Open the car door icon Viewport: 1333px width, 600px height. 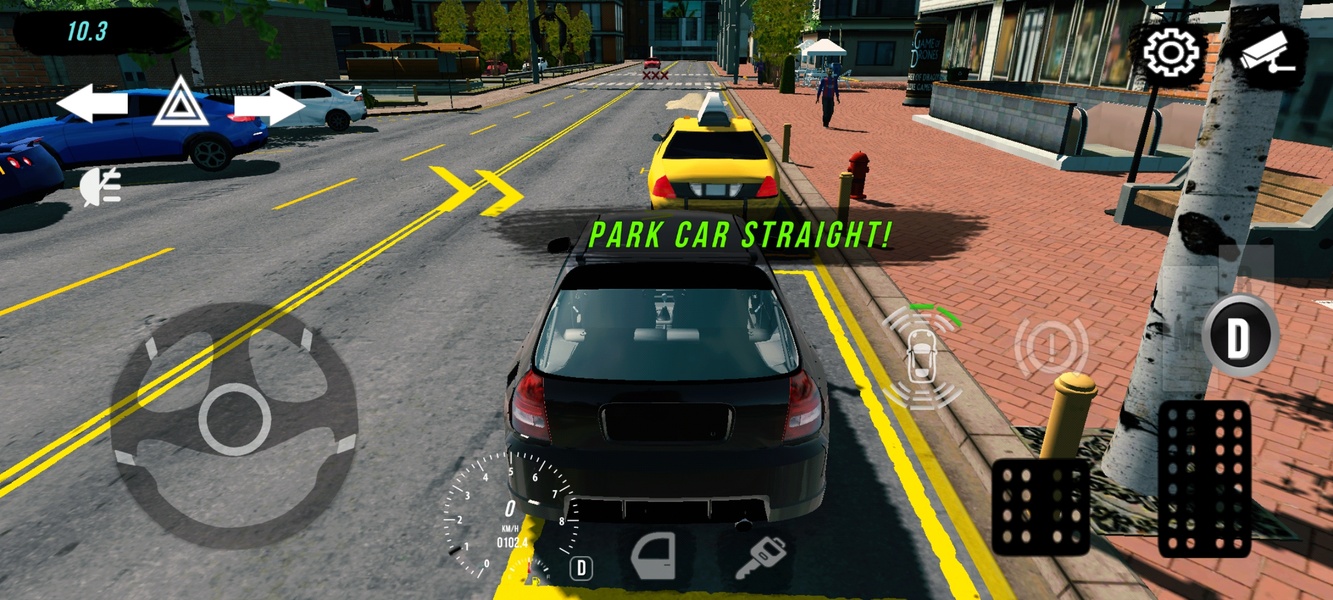pos(653,556)
